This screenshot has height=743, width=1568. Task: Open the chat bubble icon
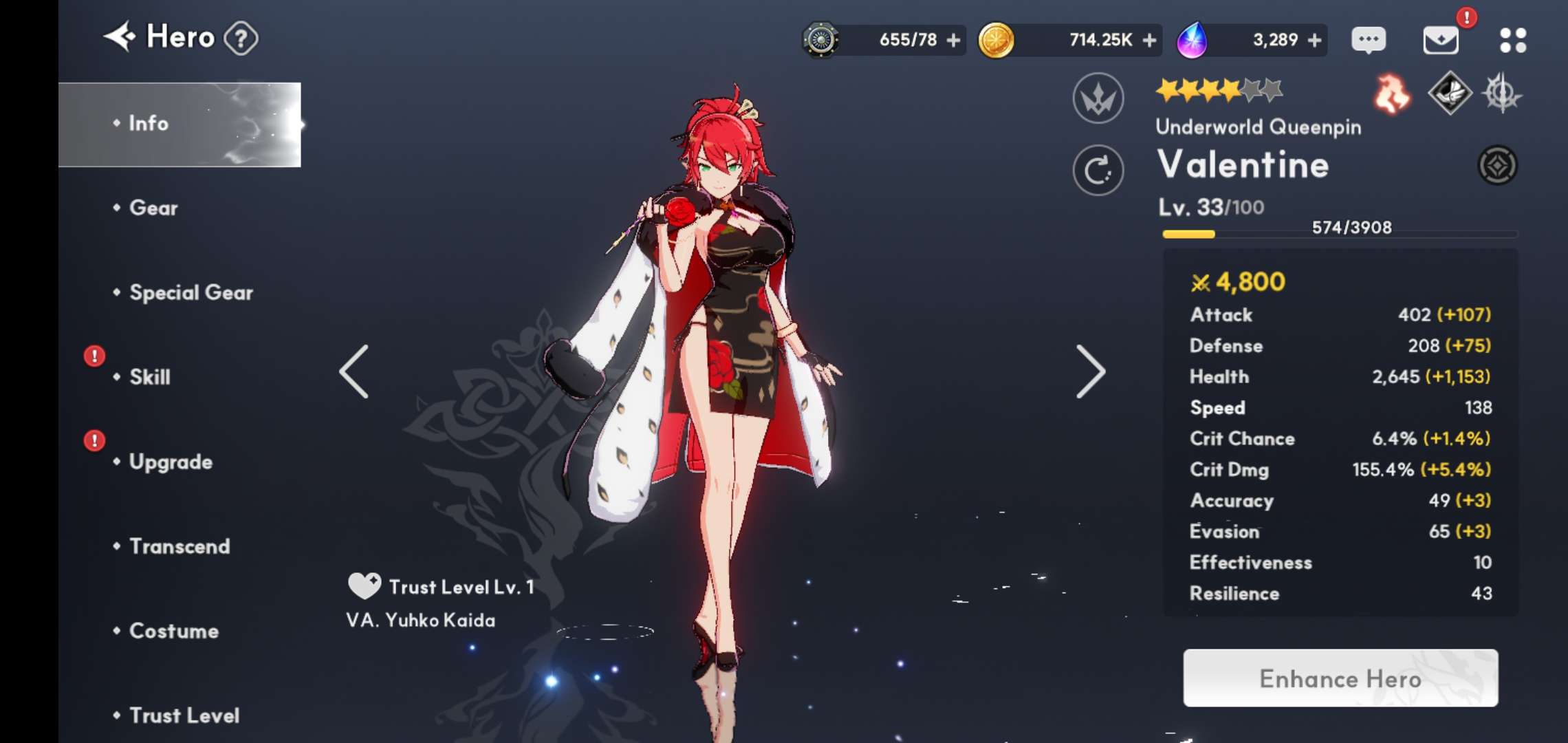(x=1369, y=40)
